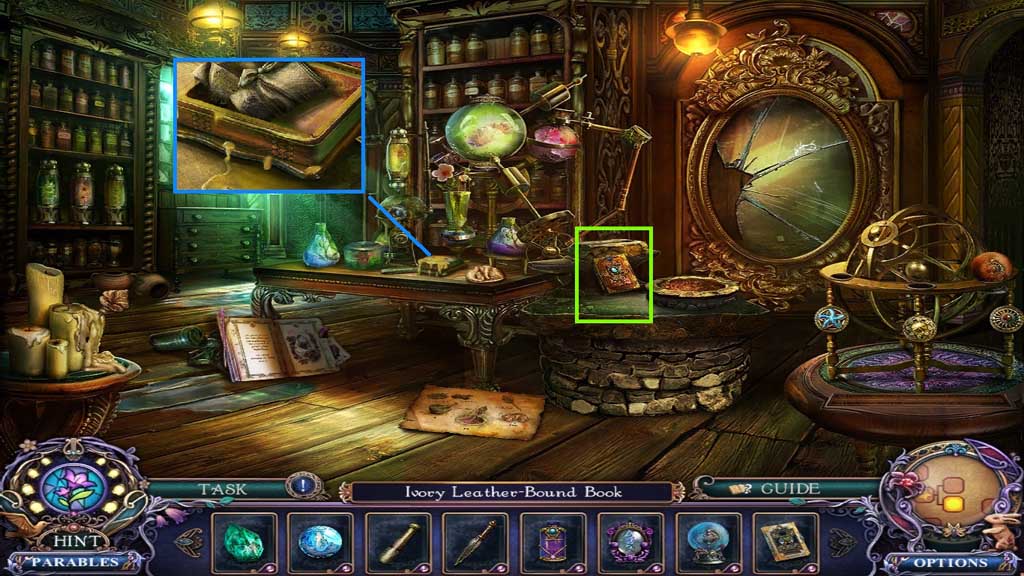Open the strategy Guide
1024x576 pixels.
click(776, 489)
